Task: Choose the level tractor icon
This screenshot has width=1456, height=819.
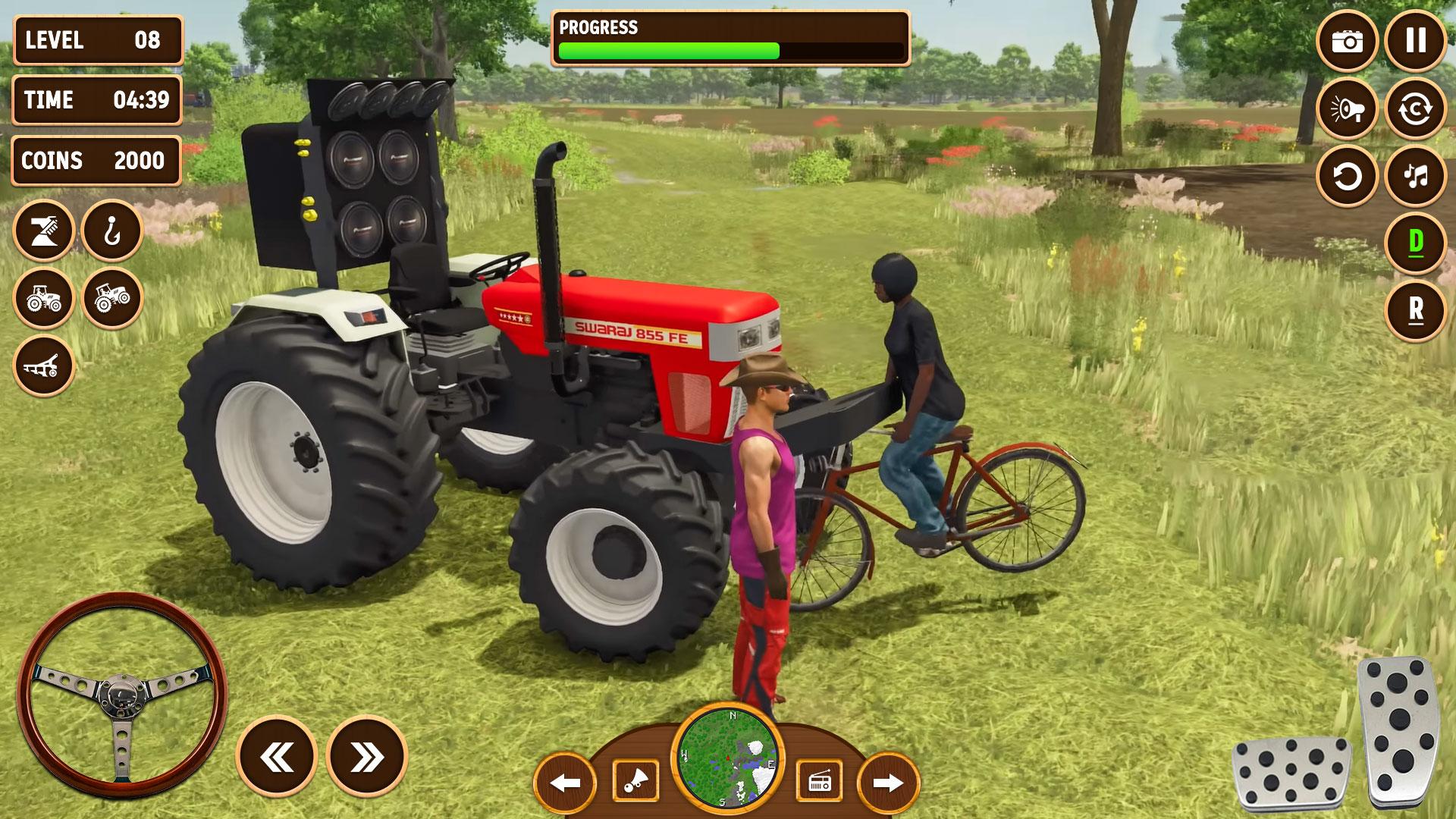Action: click(x=44, y=298)
